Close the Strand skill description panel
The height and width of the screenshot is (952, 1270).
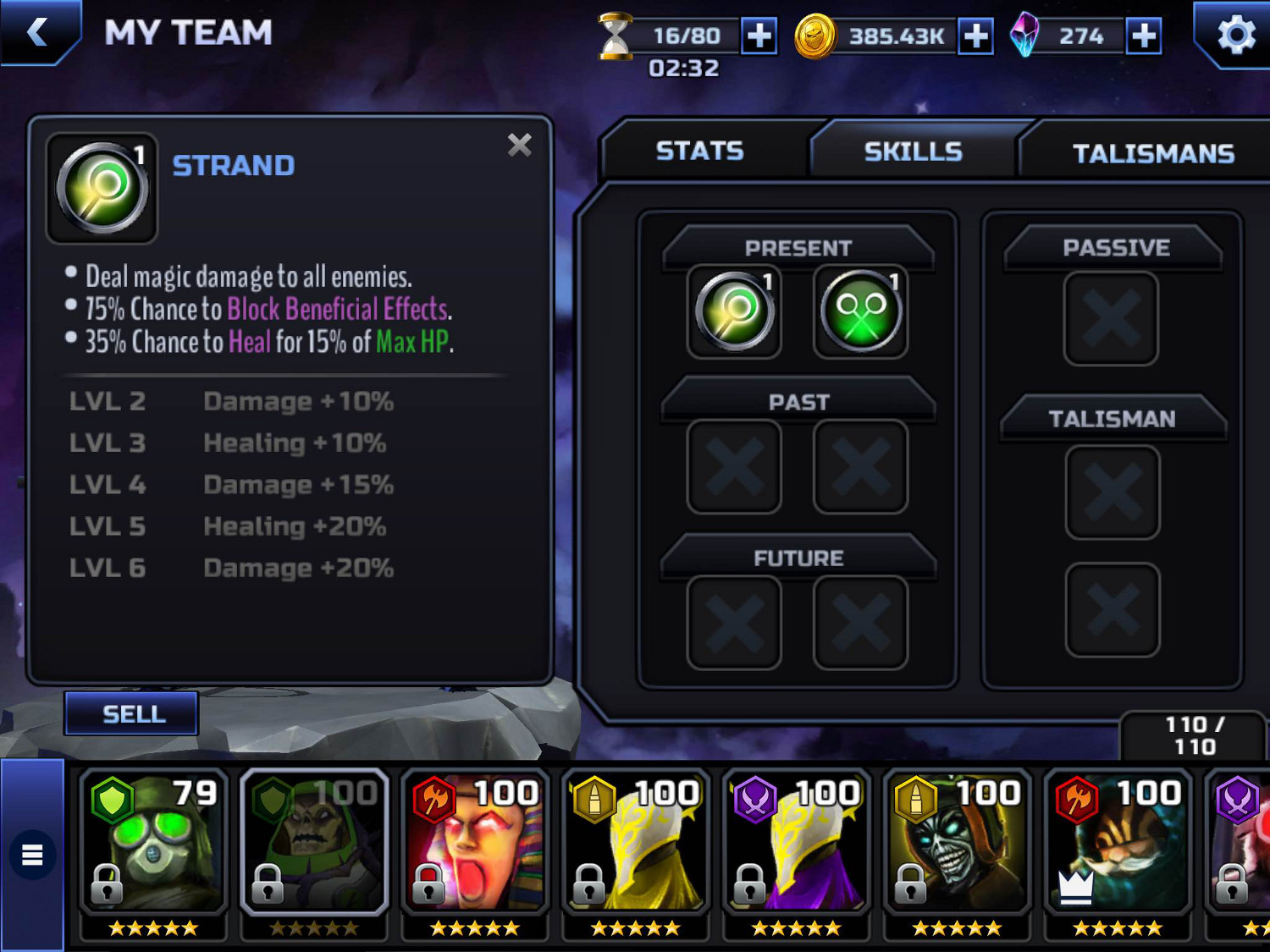[519, 146]
